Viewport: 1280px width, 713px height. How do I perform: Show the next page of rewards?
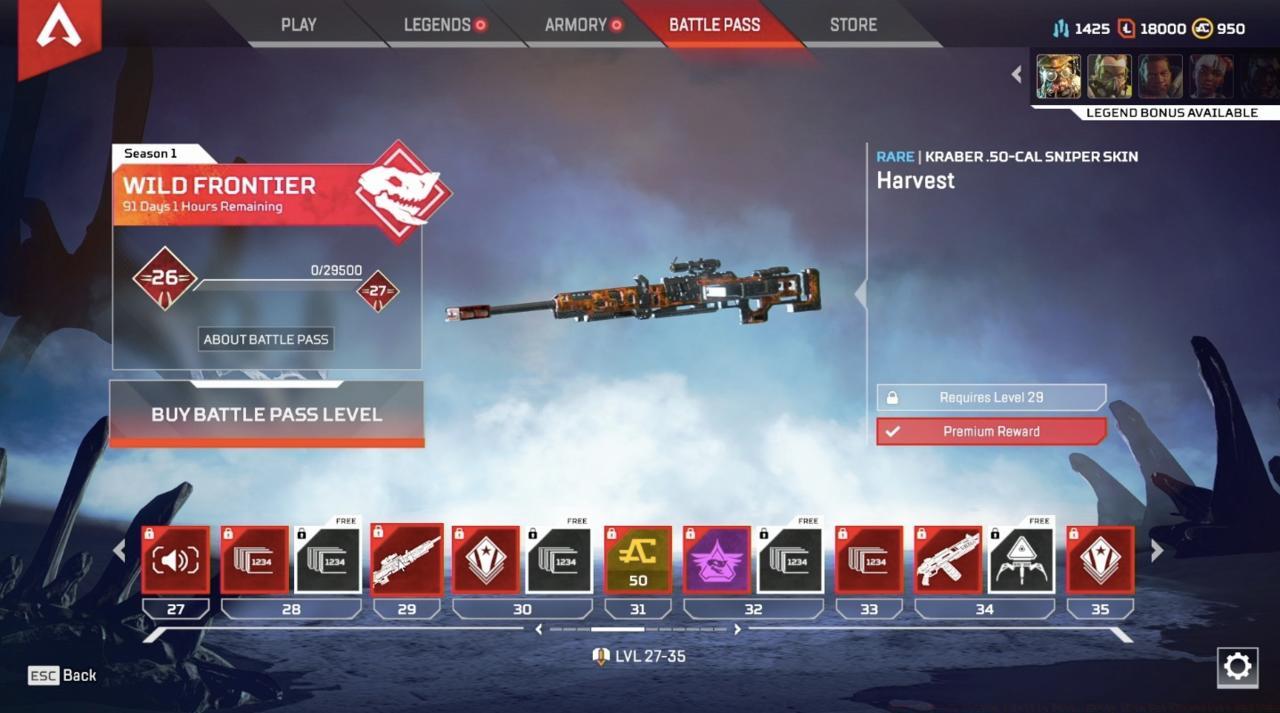coord(1157,551)
